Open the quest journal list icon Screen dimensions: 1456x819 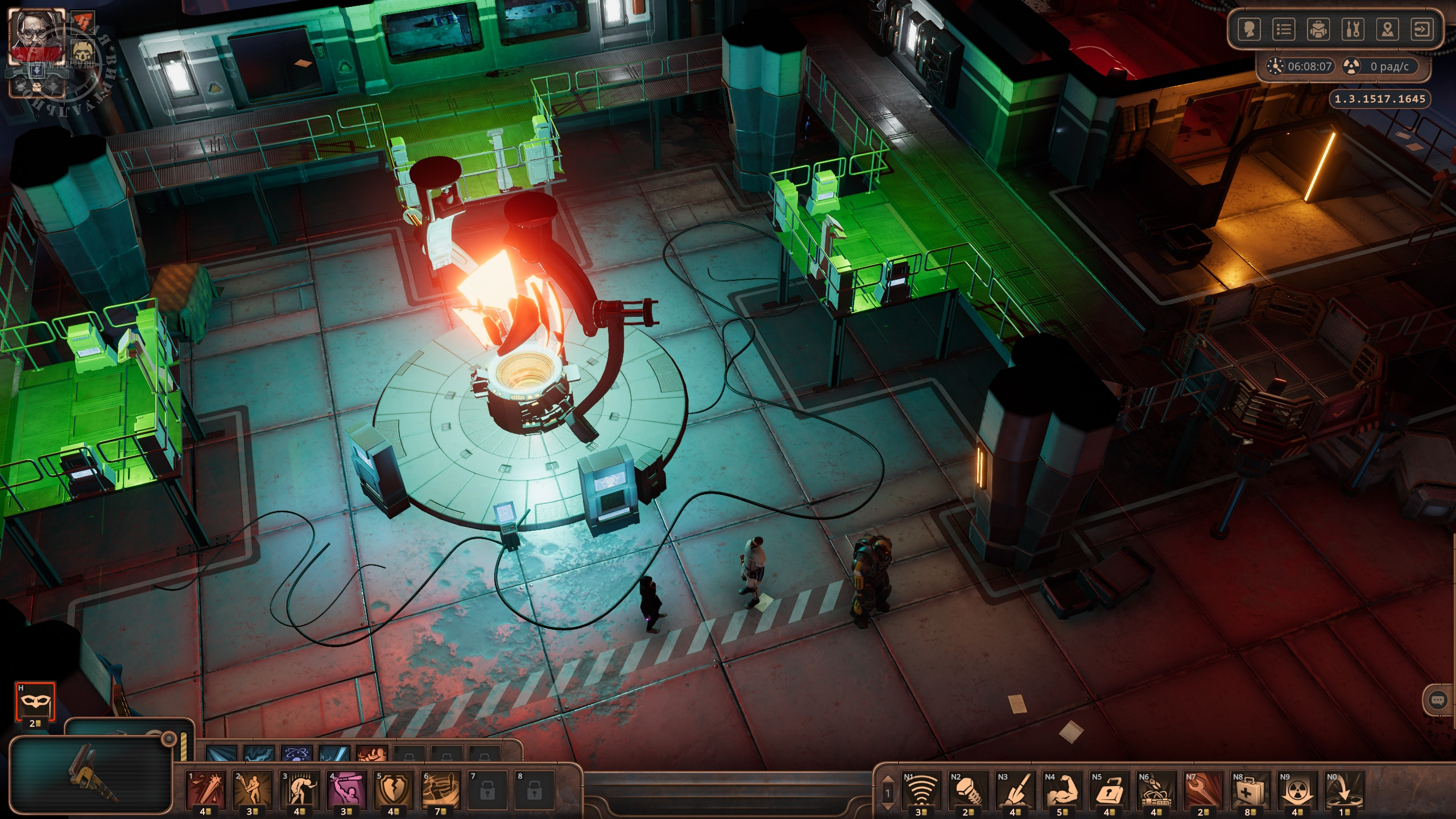coord(1284,29)
